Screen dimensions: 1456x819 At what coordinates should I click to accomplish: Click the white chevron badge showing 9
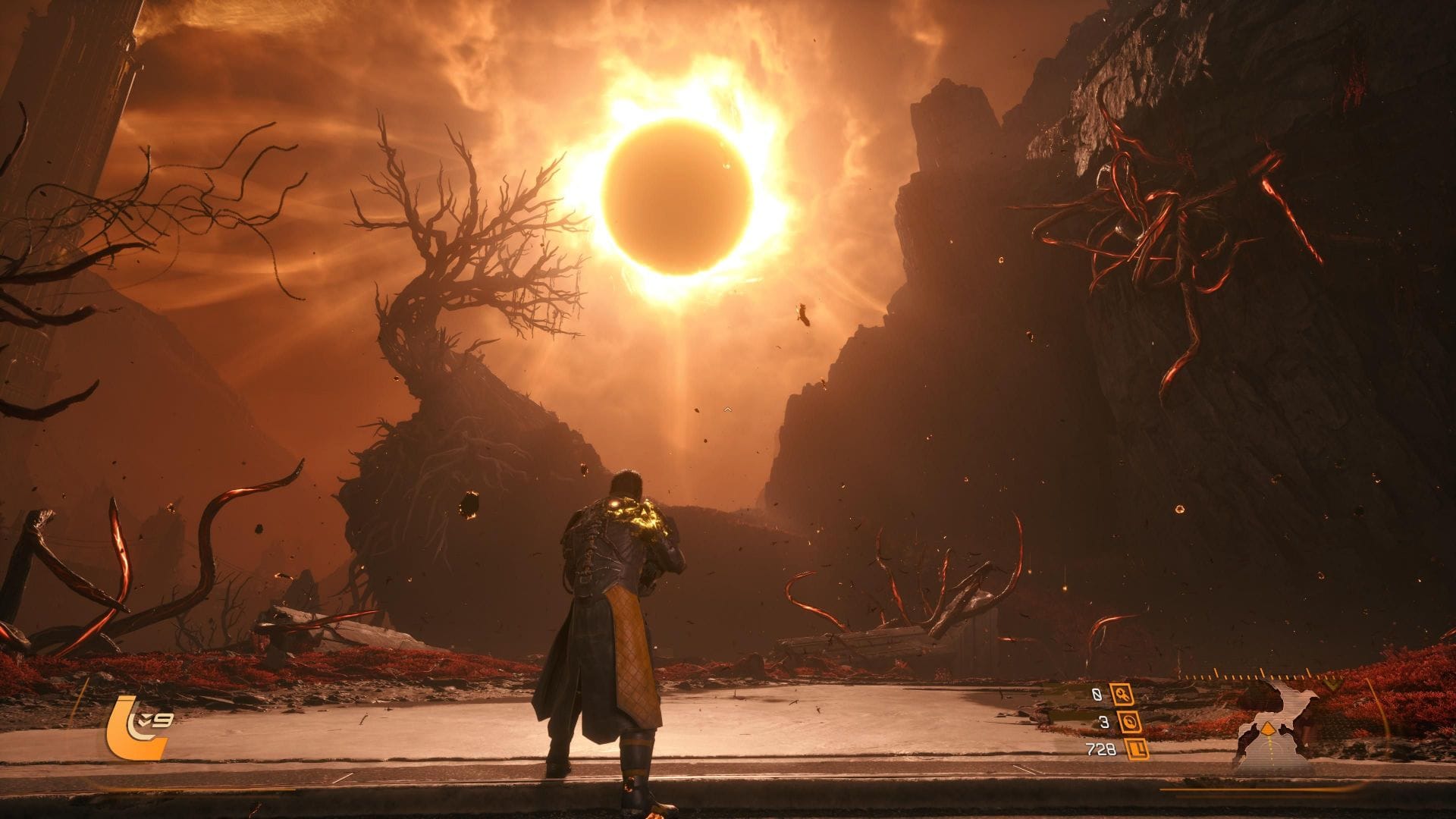tap(155, 720)
